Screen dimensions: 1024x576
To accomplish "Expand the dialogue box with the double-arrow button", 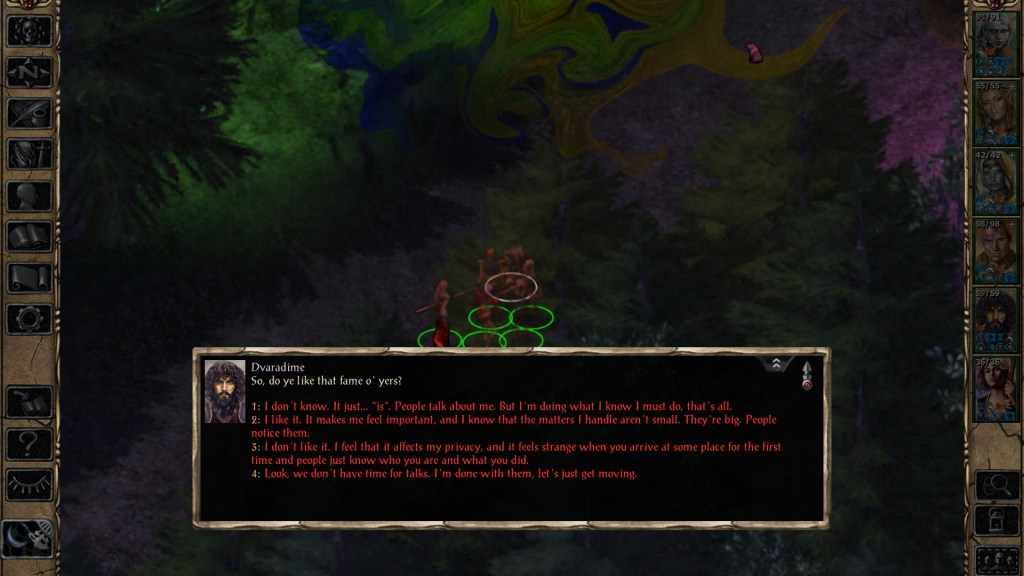I will coord(776,366).
